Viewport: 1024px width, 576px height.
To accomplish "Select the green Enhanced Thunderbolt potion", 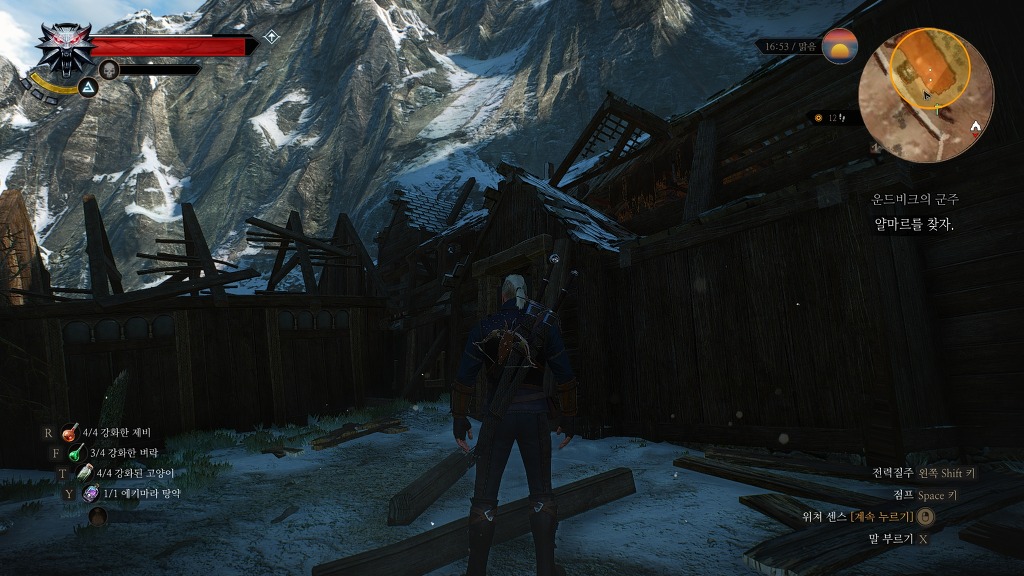I will click(75, 453).
